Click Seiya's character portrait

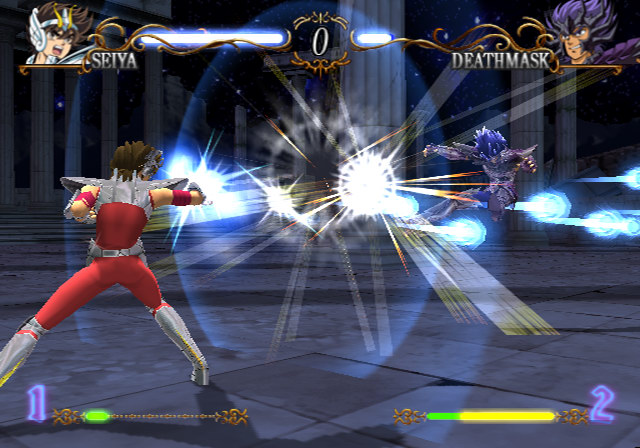(x=54, y=37)
